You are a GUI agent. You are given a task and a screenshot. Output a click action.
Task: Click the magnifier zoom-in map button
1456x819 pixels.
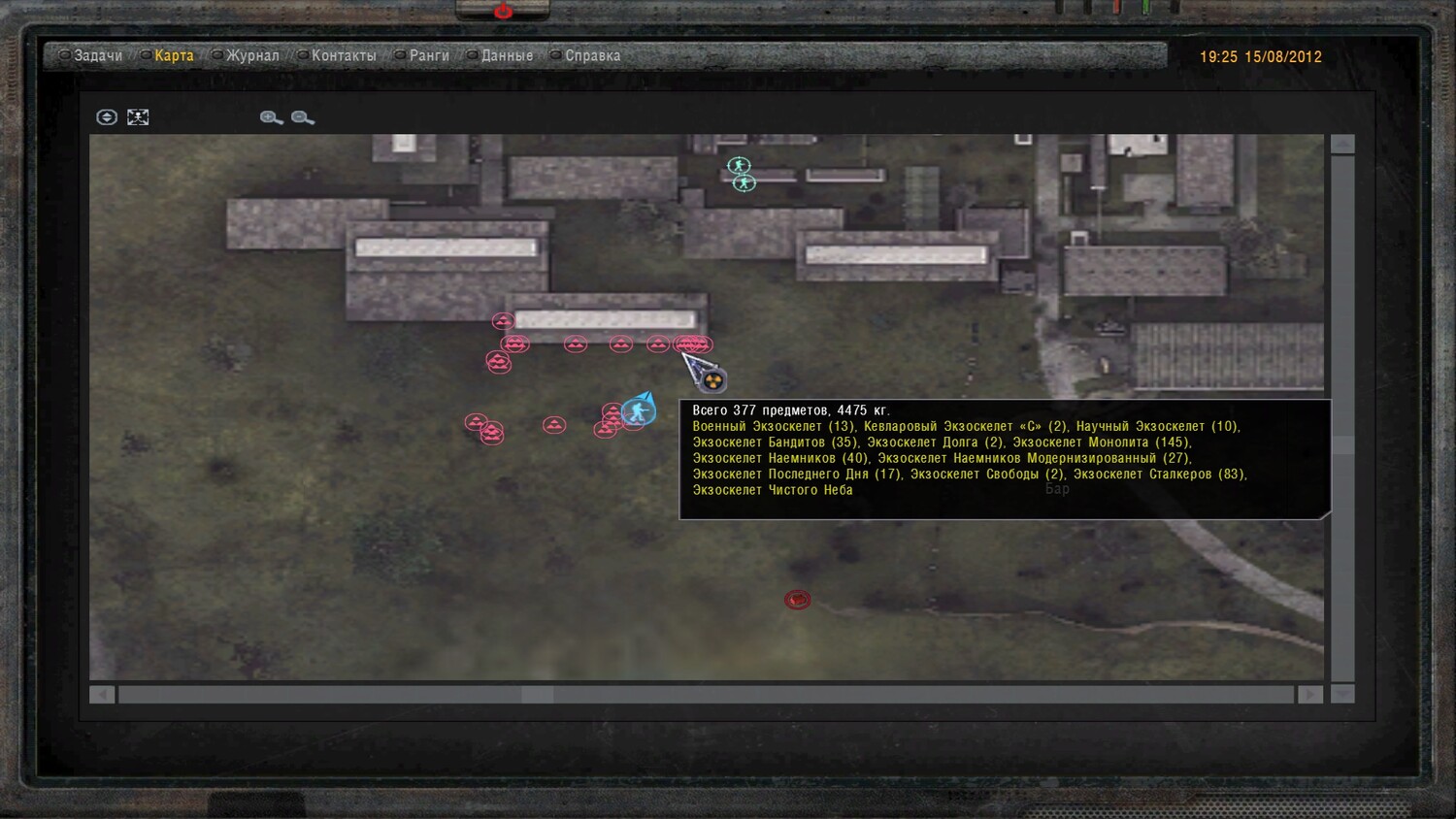point(271,117)
